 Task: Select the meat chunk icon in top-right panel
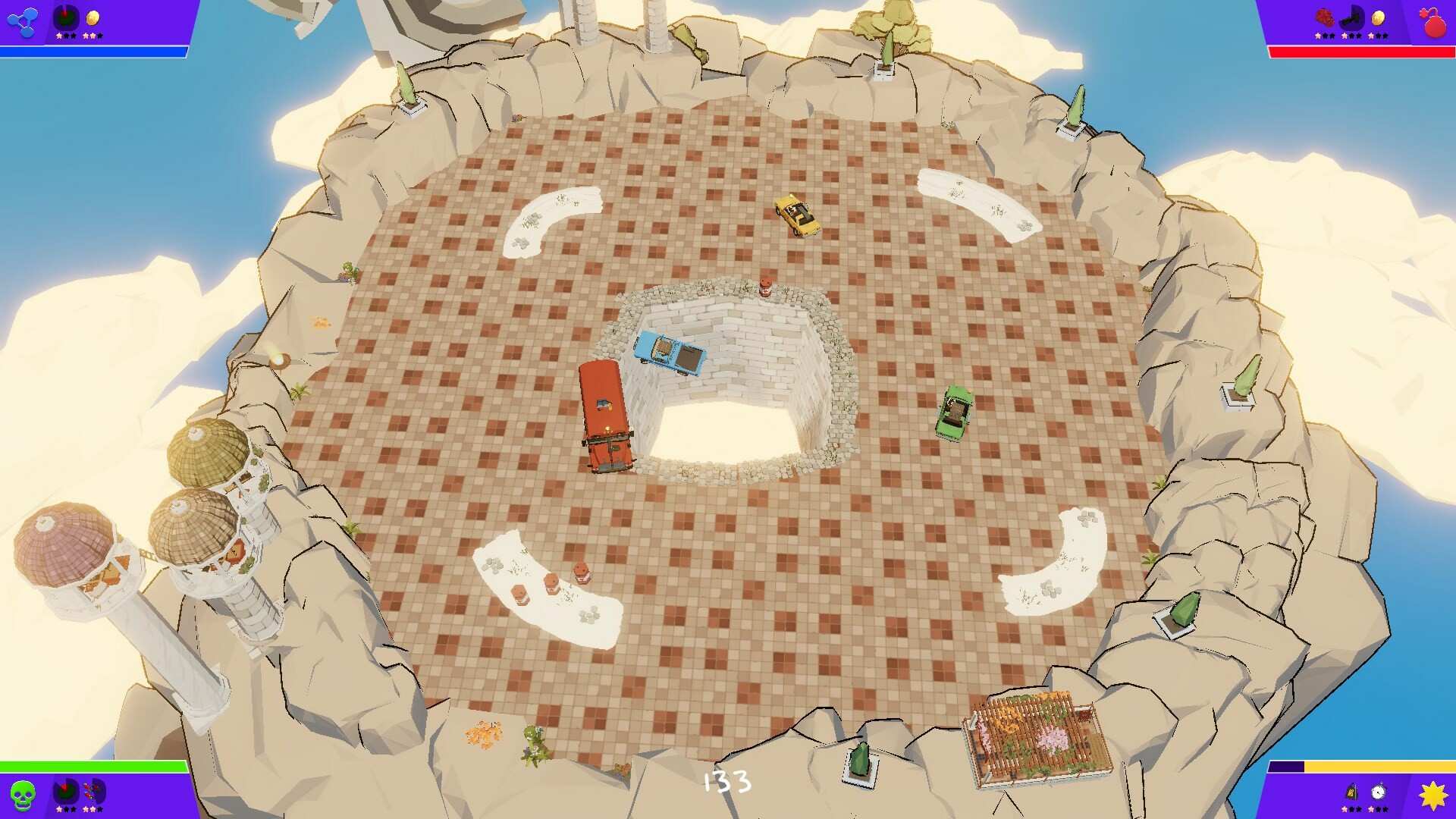click(x=1325, y=18)
